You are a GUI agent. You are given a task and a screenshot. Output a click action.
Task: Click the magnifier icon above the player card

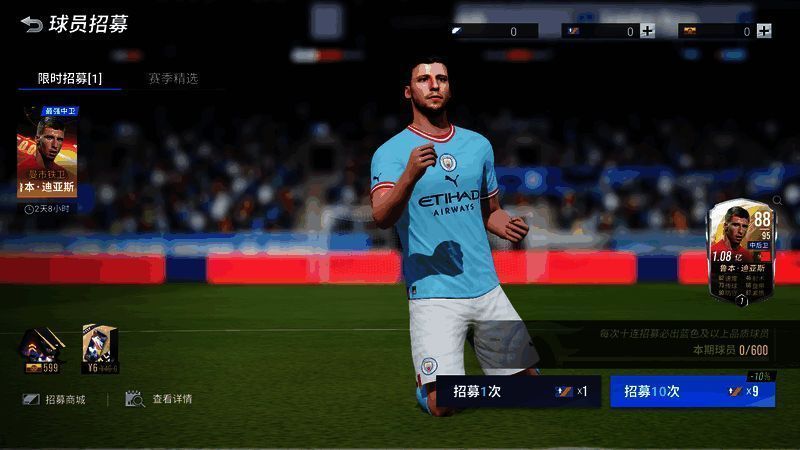pos(777,201)
